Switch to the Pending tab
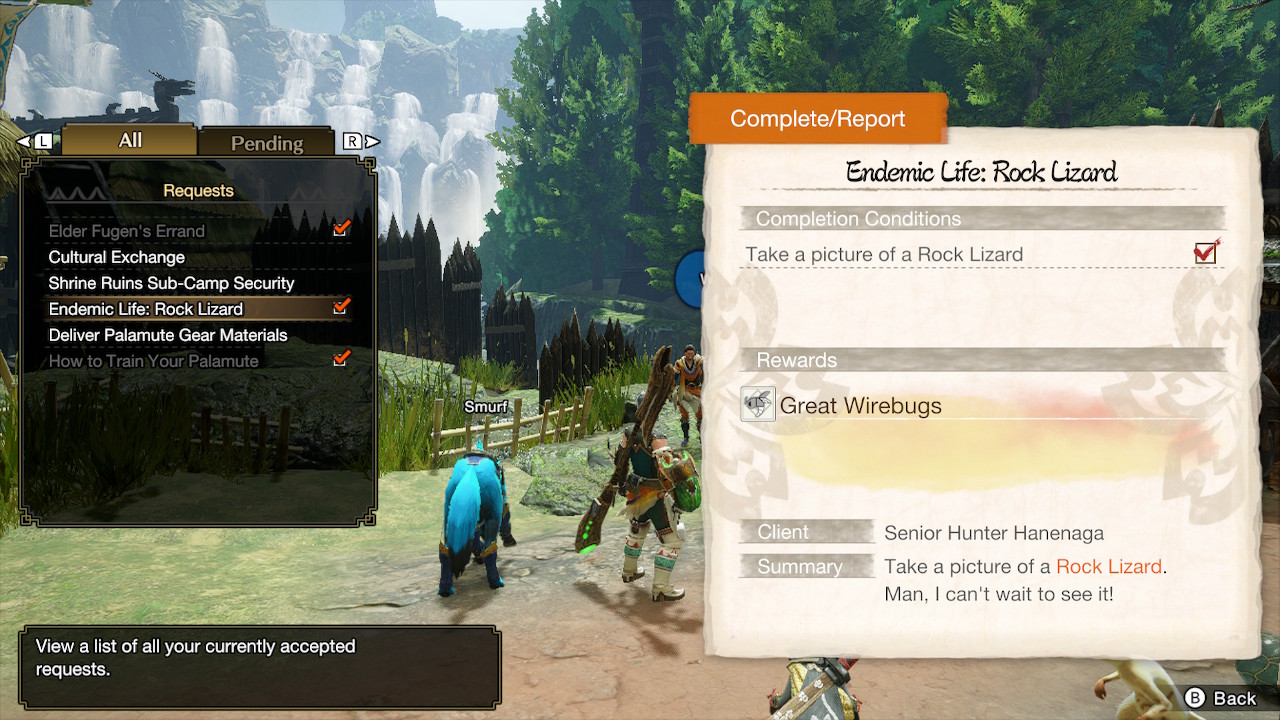 [x=266, y=143]
